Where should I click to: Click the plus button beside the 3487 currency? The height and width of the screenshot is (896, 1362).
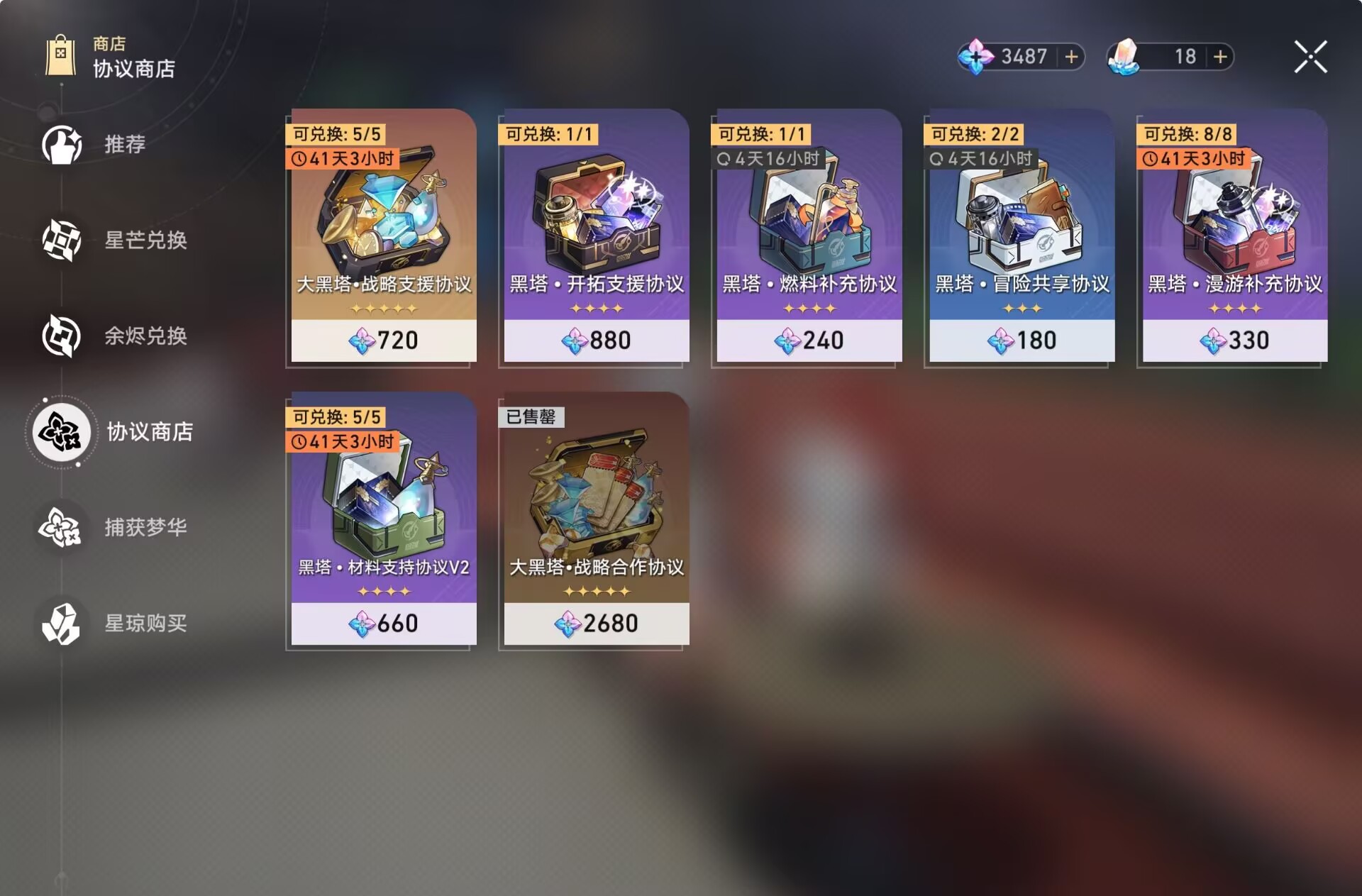(1070, 57)
